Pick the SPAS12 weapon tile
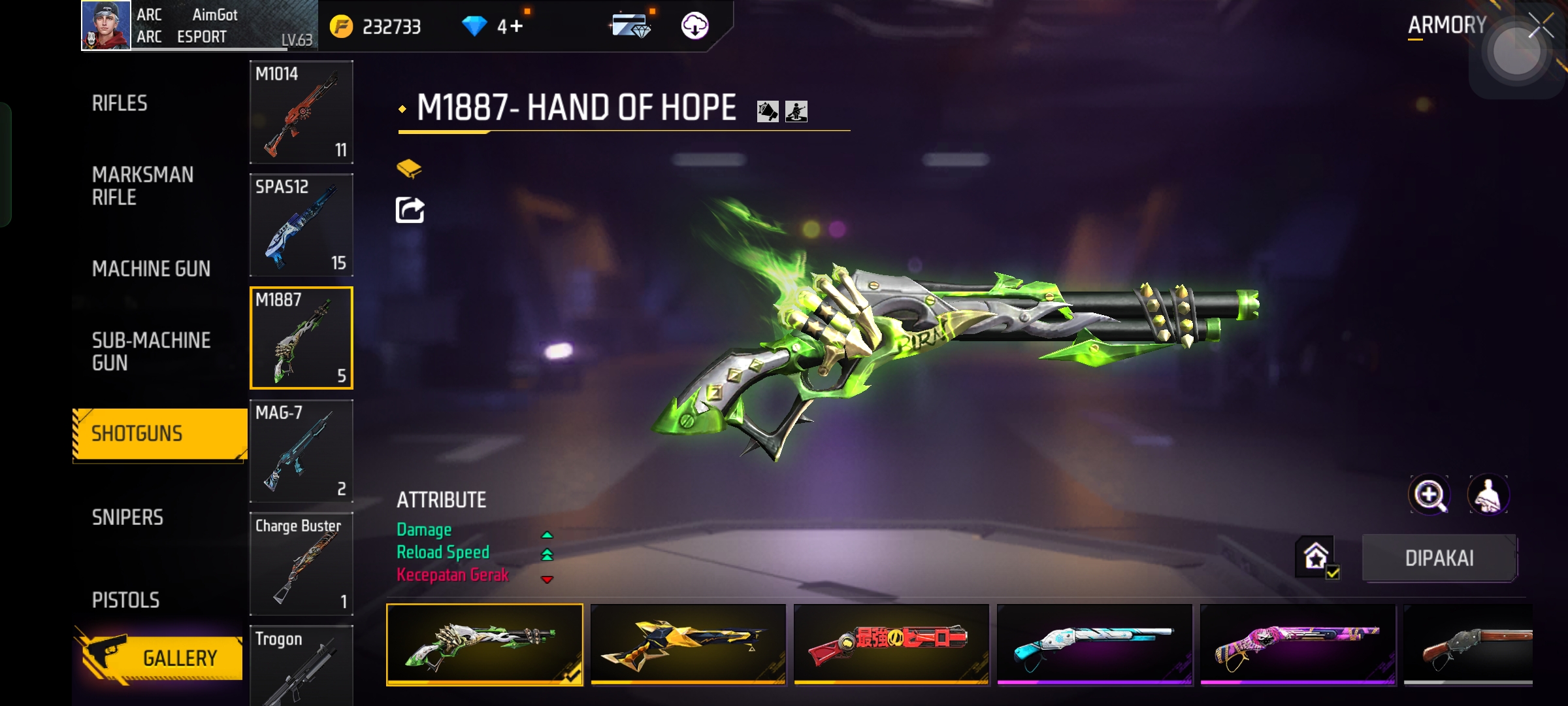This screenshot has height=706, width=1568. pyautogui.click(x=301, y=225)
